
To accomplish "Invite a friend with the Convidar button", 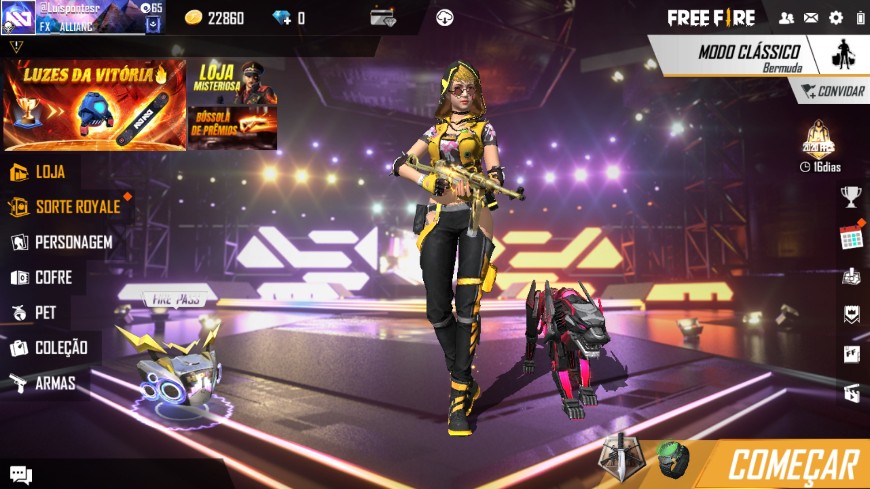I will pos(832,91).
